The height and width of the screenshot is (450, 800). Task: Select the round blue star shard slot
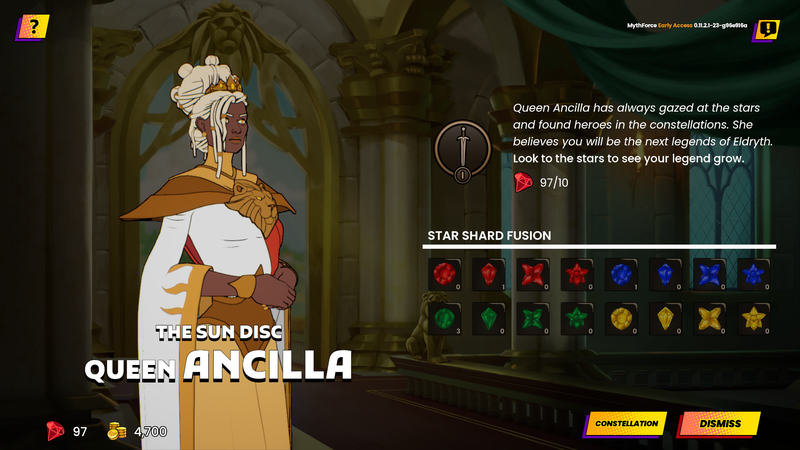click(x=620, y=274)
